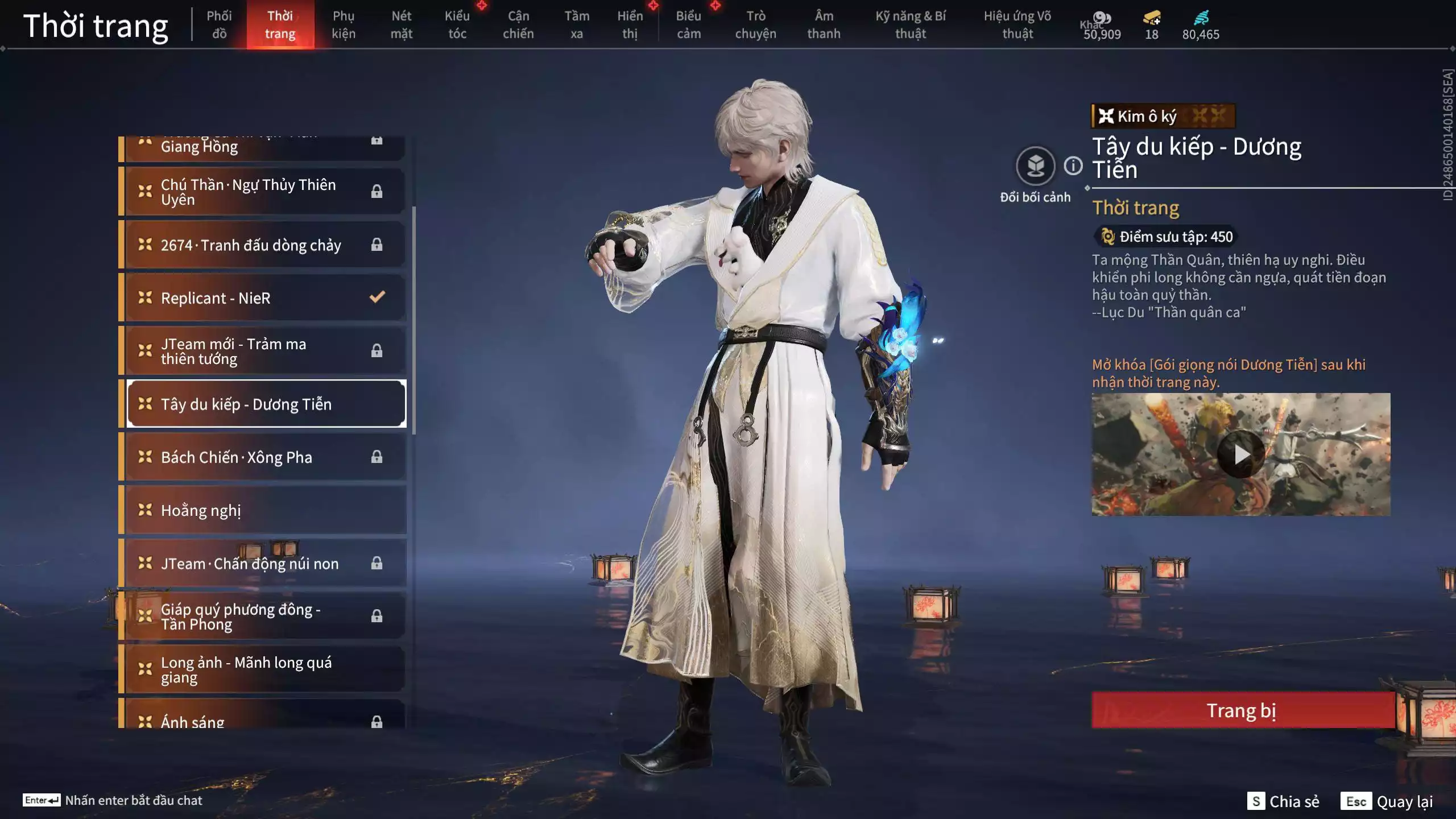Screen dimensions: 1456x819
Task: Equip the outfit with Trang bị
Action: (1242, 710)
